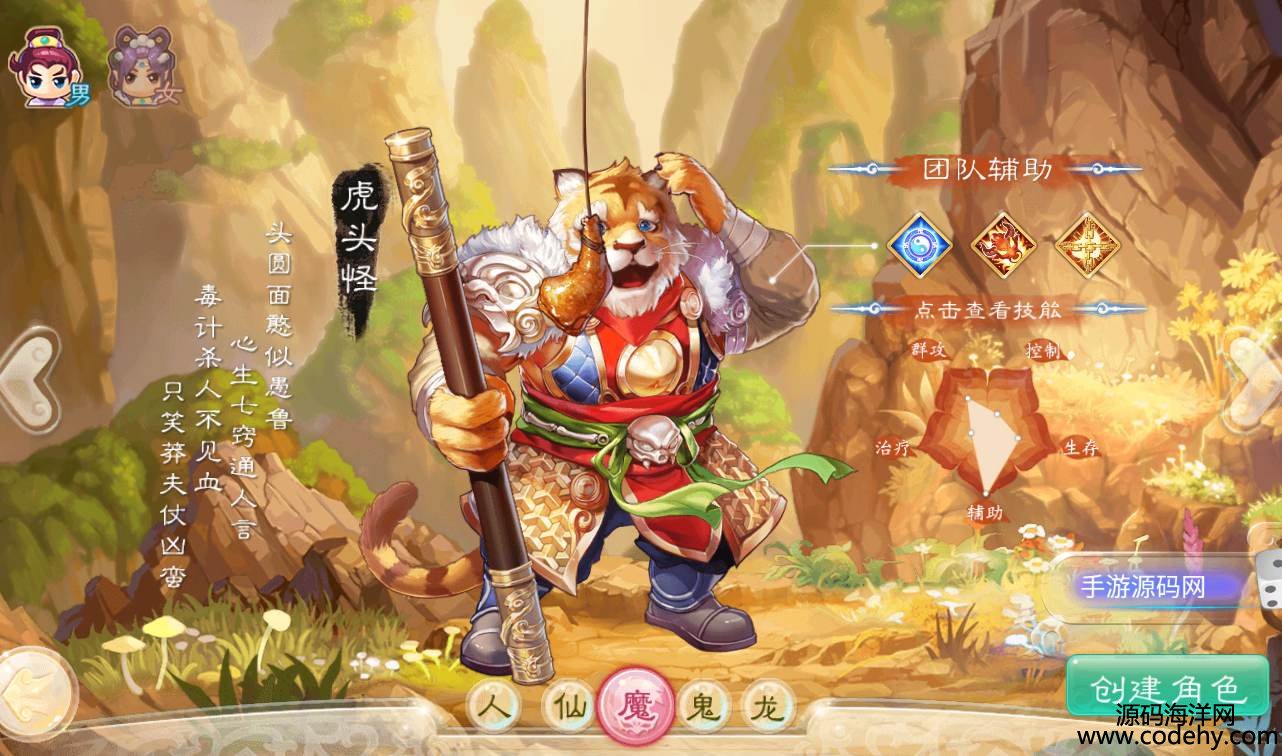Click the green 创建角色 create character button
1282x756 pixels.
pos(1166,688)
